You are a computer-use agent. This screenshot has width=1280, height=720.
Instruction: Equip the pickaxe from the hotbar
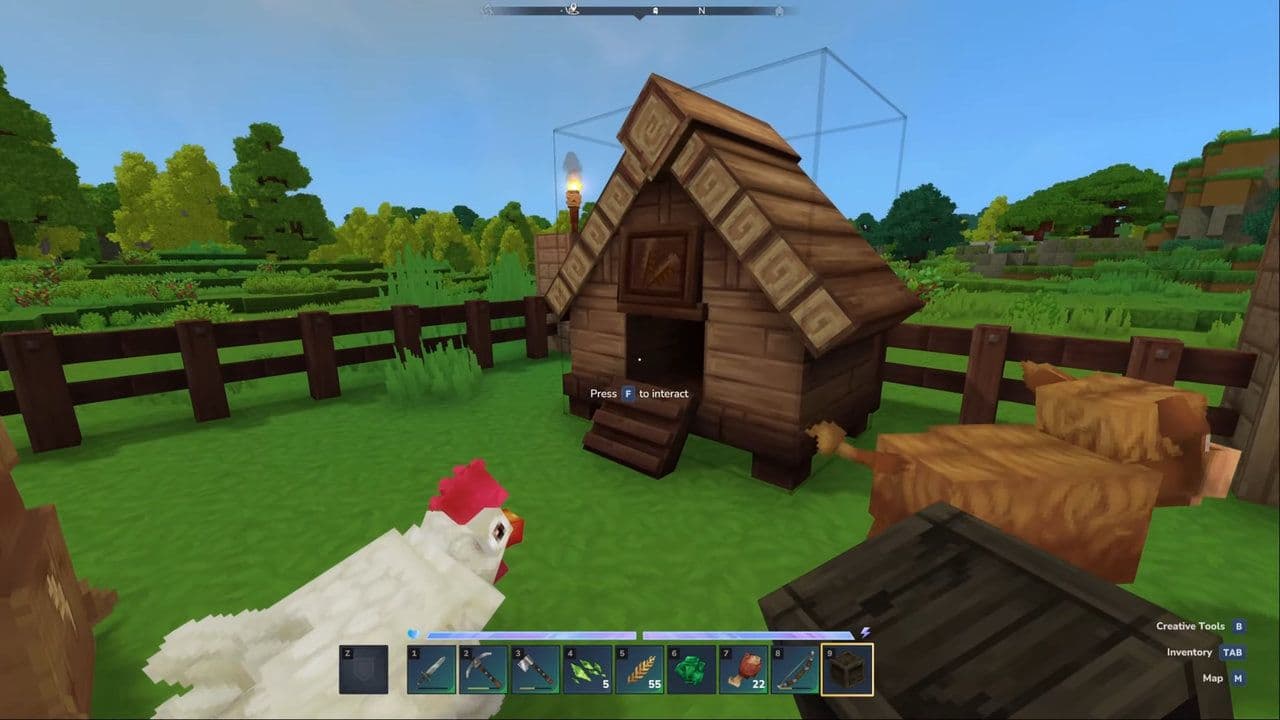(483, 669)
